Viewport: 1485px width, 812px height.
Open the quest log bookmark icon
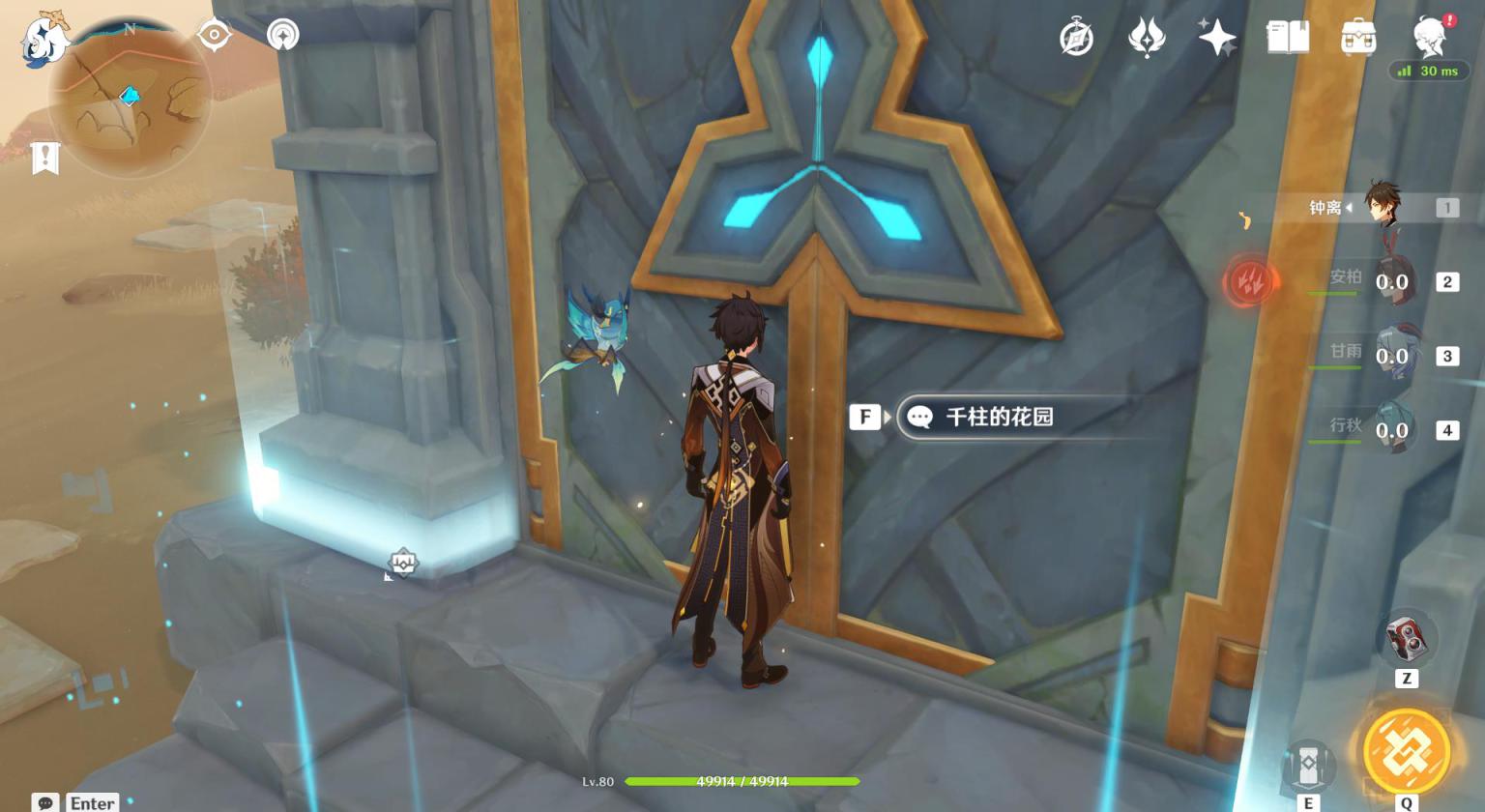[x=45, y=158]
